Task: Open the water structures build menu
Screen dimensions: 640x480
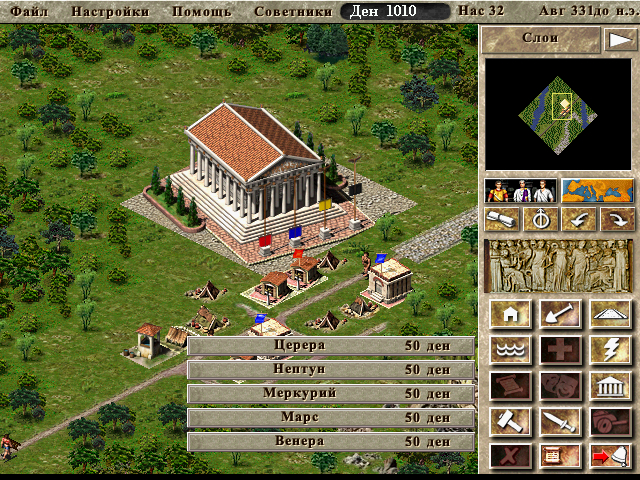Action: tap(510, 350)
